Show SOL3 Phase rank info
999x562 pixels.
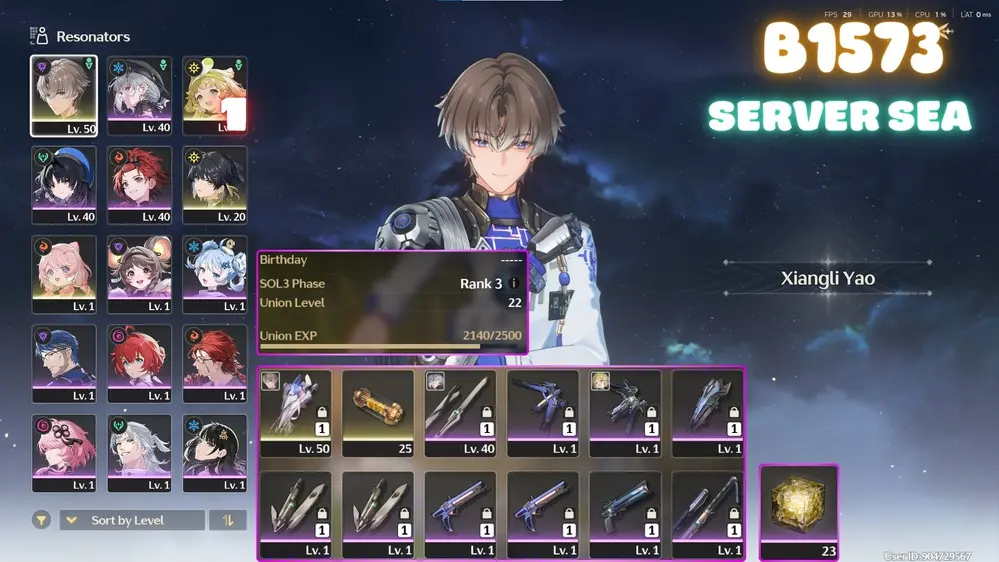(514, 284)
